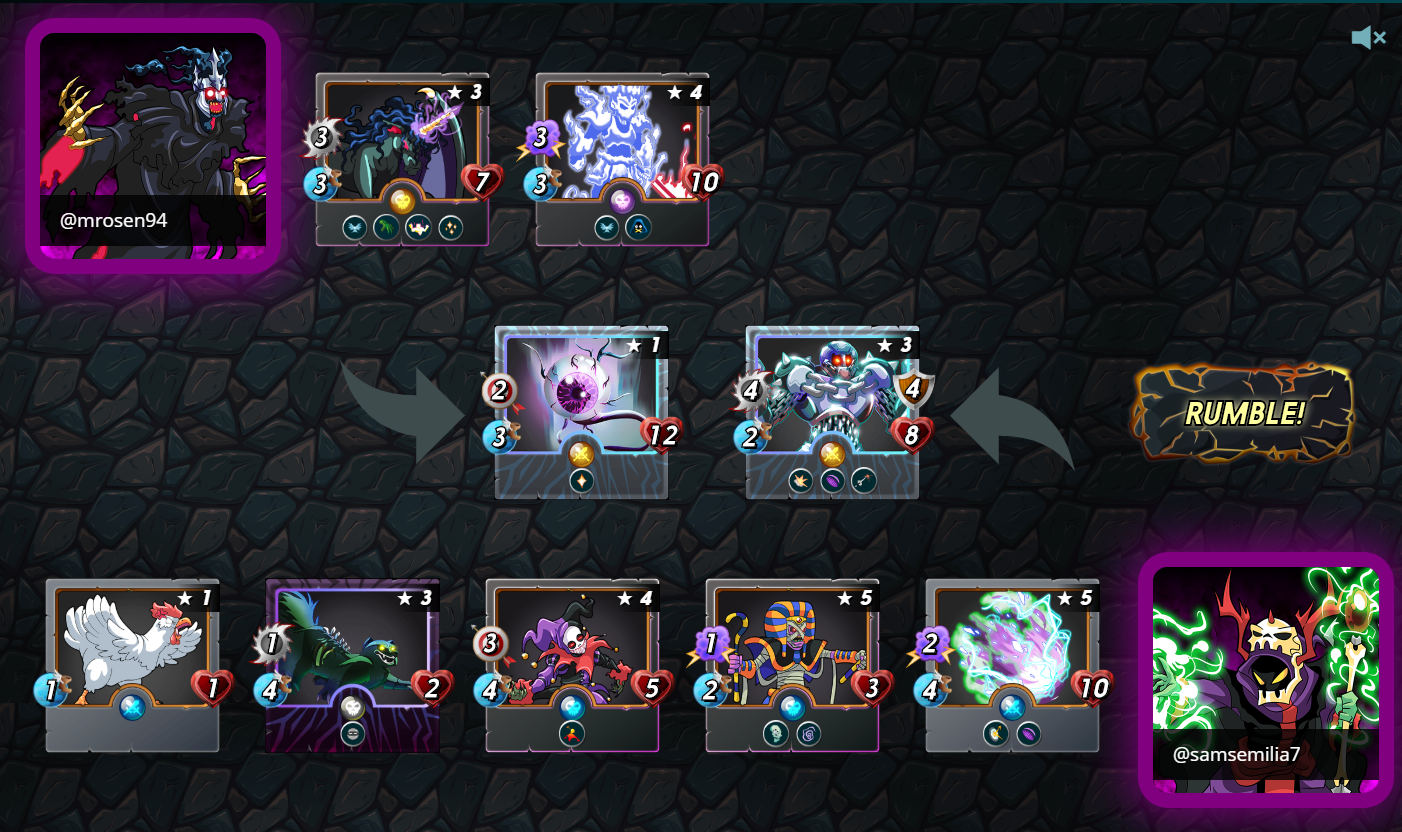Select the purple eyeball monster card
Viewport: 1402px width, 832px height.
tap(582, 412)
